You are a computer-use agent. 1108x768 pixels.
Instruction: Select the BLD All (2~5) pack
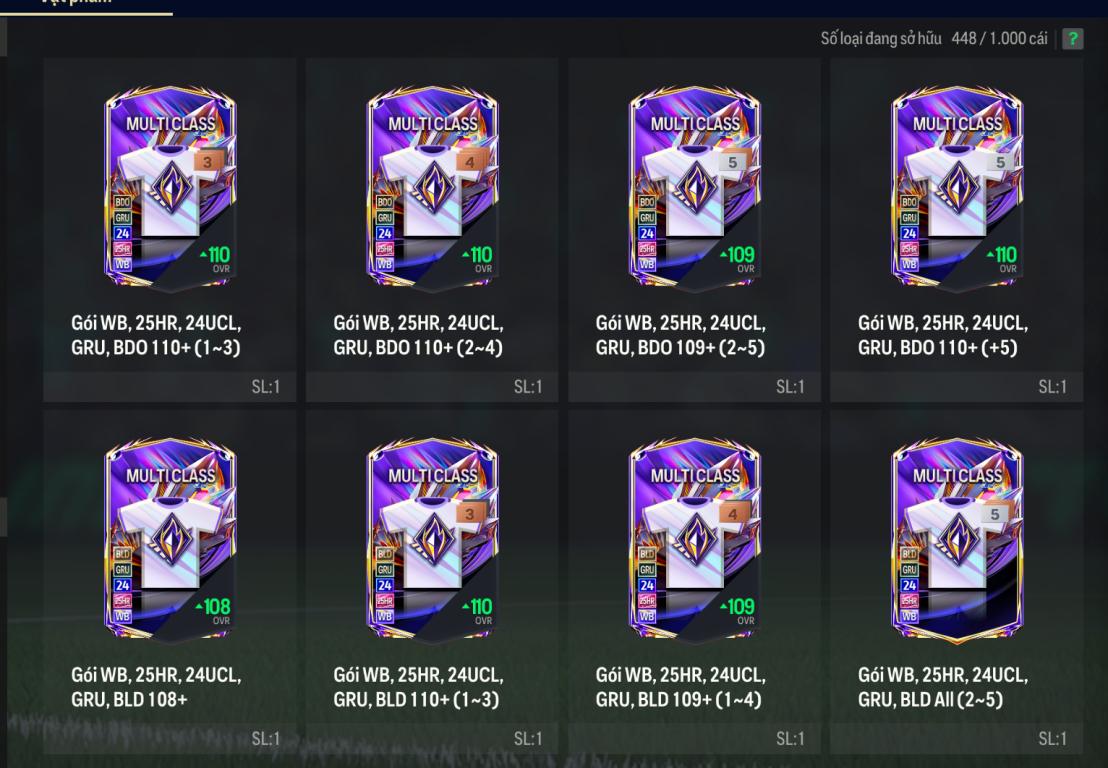(956, 541)
